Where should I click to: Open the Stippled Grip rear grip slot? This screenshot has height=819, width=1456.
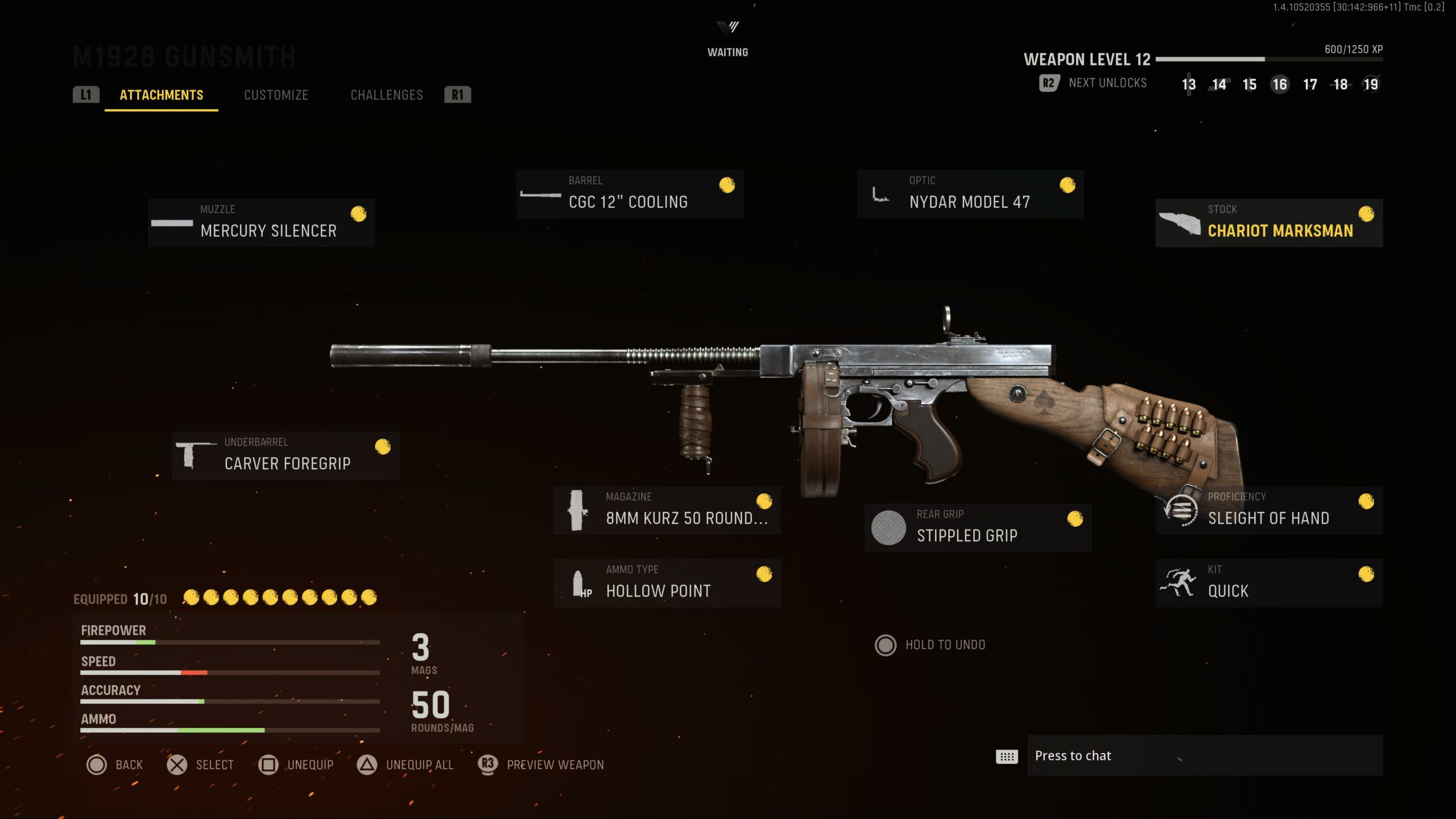coord(978,527)
